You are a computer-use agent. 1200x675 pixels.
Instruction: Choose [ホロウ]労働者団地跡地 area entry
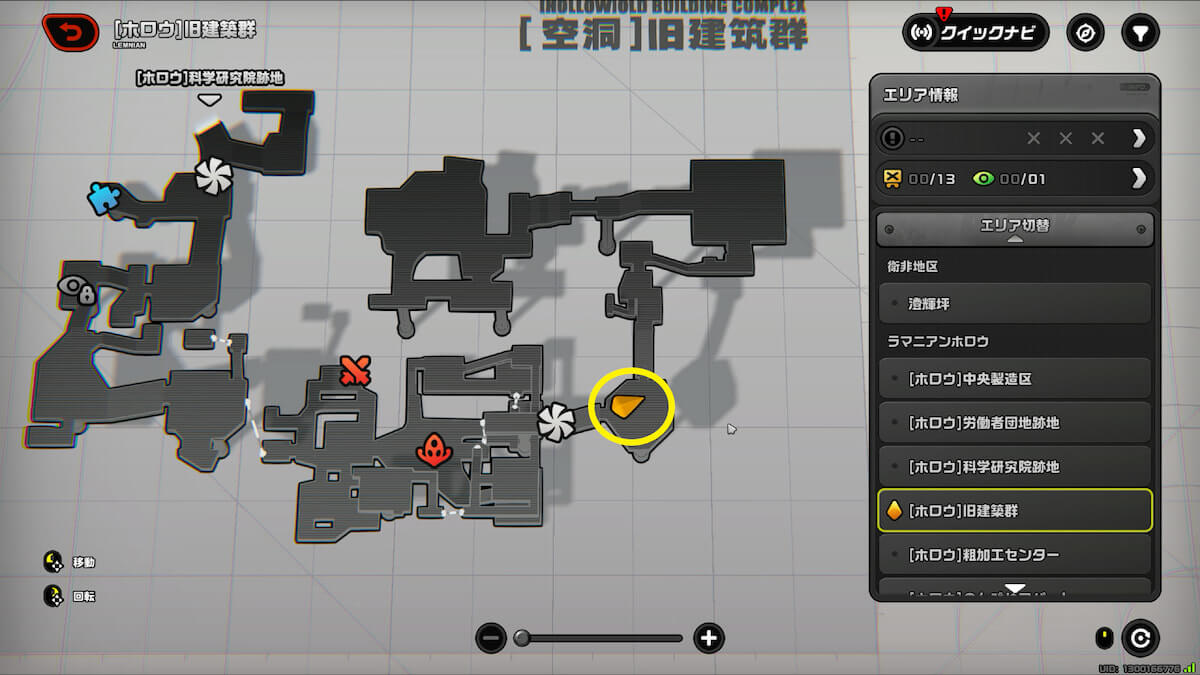coord(1014,423)
